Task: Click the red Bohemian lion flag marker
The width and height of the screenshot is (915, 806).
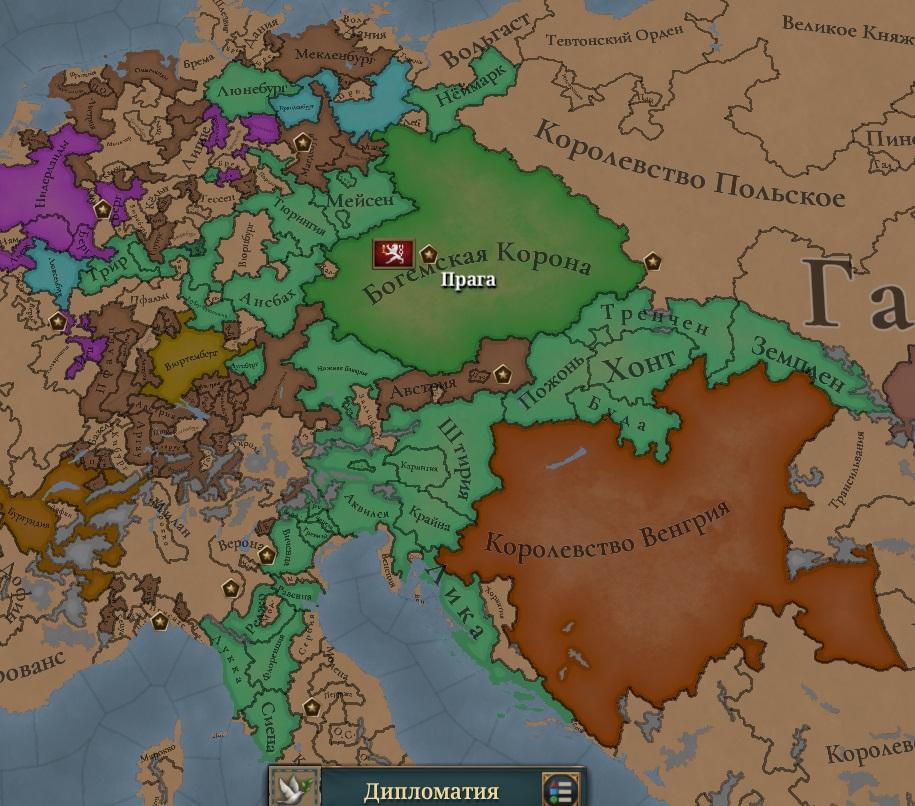Action: tap(393, 253)
